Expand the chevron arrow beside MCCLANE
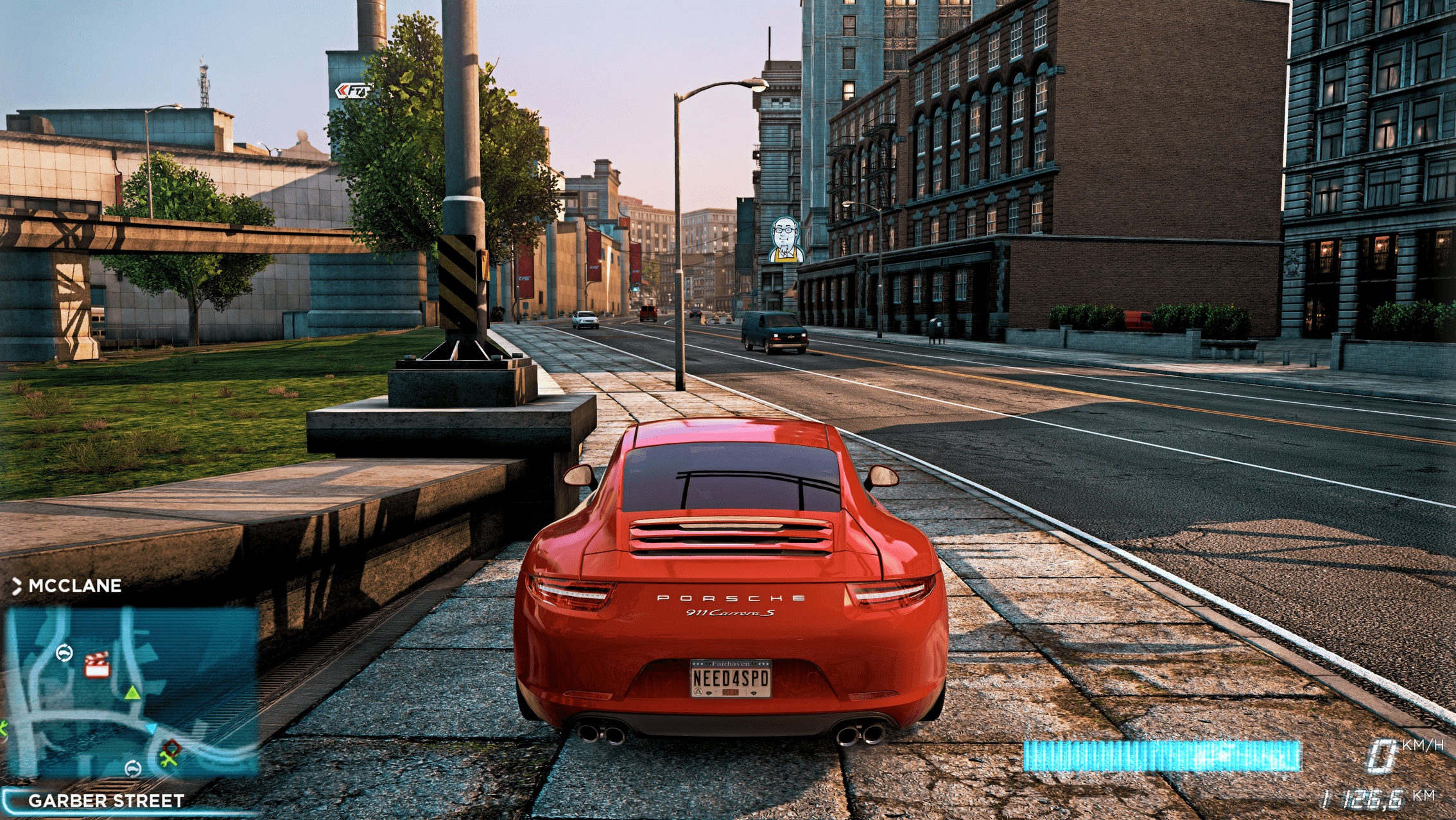The height and width of the screenshot is (820, 1456). [17, 585]
